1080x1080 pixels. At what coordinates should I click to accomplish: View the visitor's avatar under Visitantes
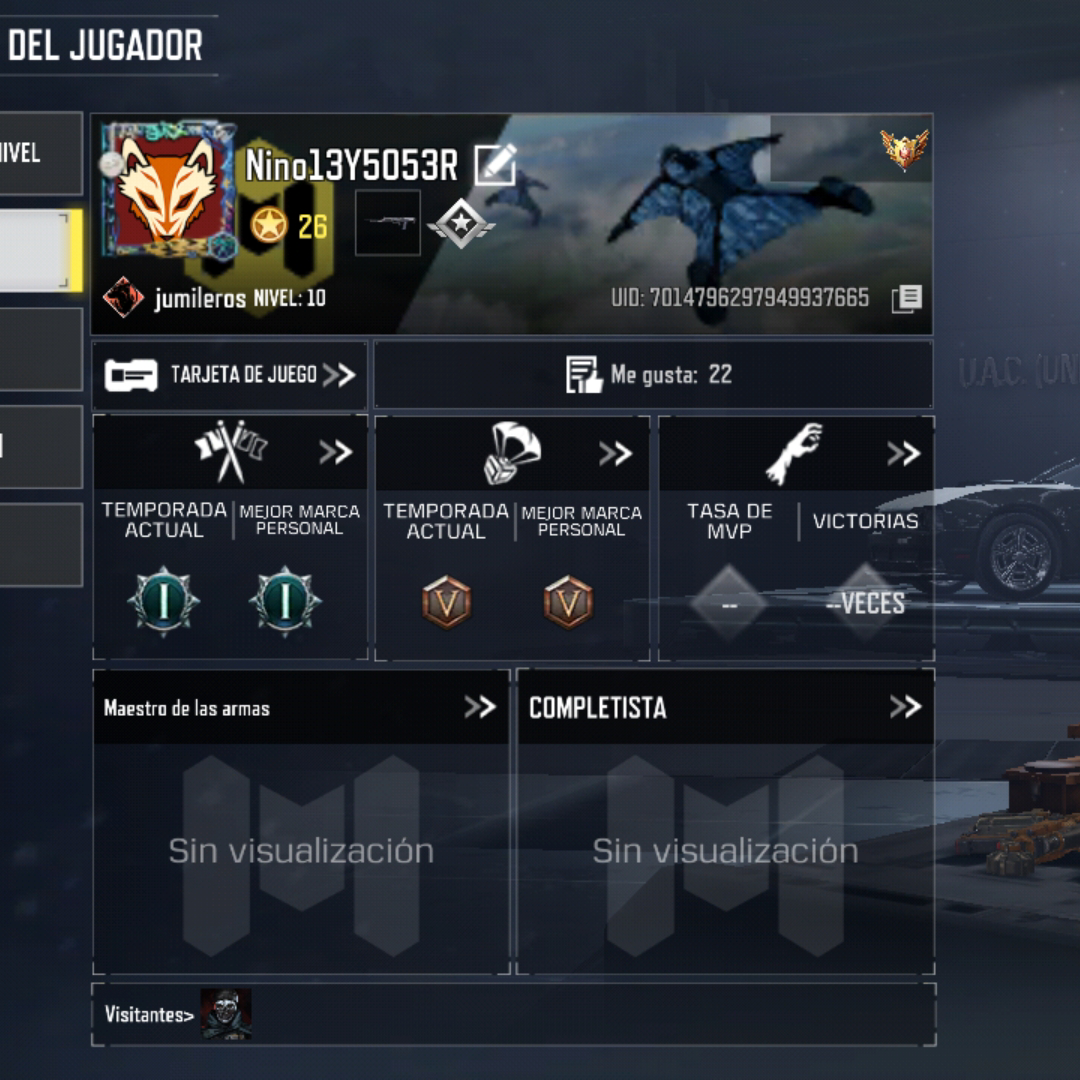tap(226, 1014)
